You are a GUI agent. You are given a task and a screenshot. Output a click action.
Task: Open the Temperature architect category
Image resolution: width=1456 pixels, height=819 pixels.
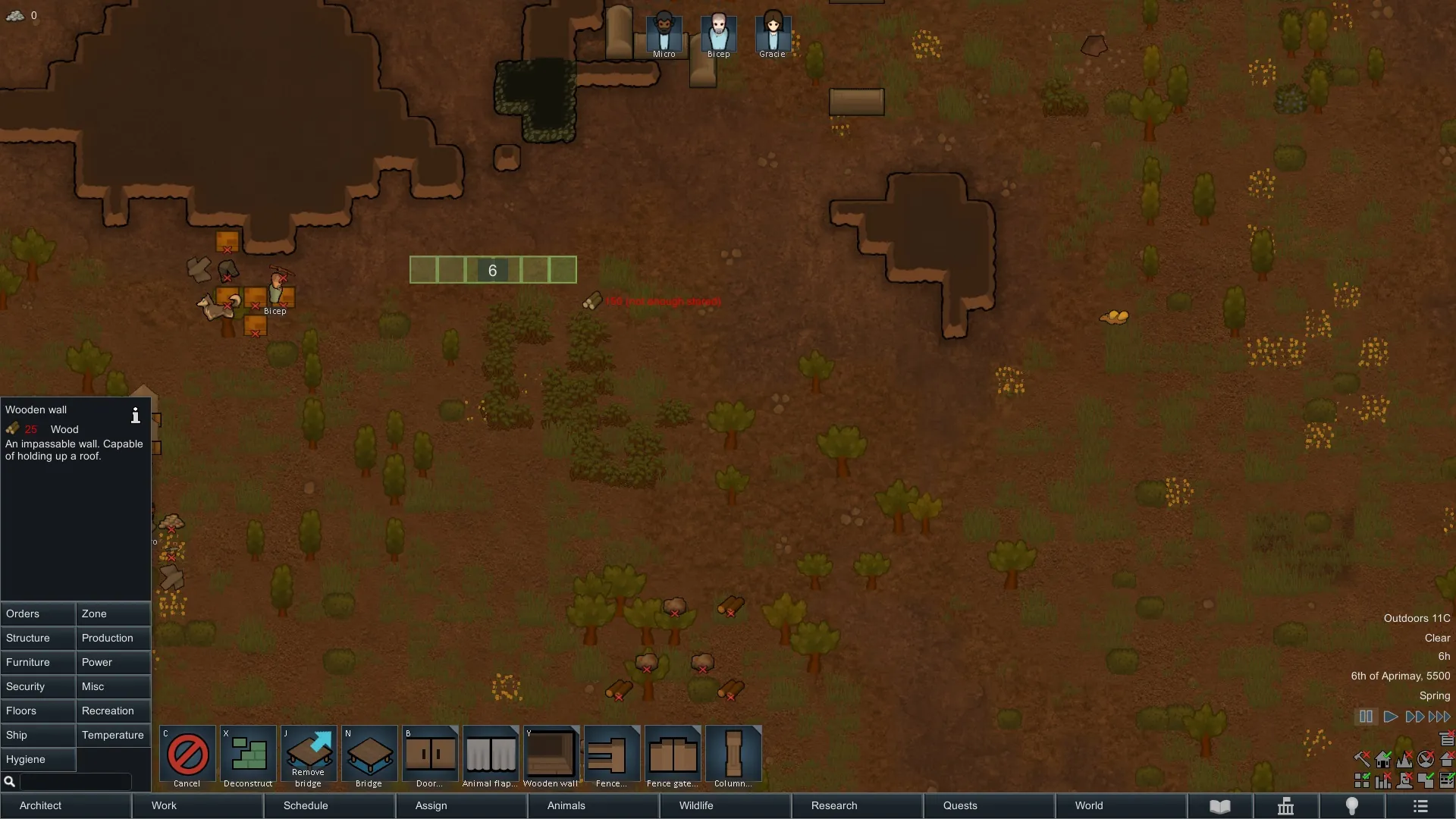(x=113, y=735)
